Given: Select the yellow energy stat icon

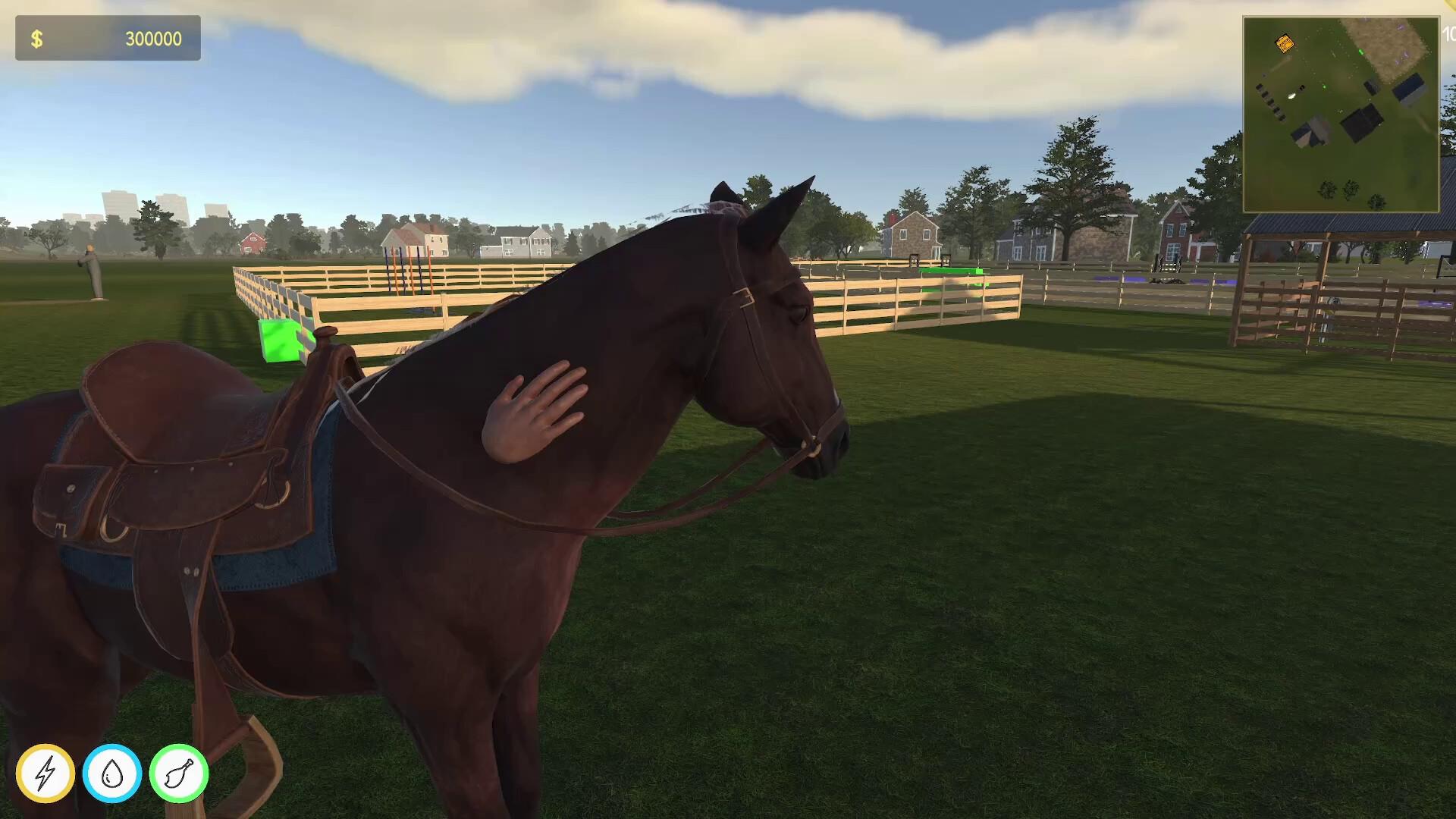Looking at the screenshot, I should pyautogui.click(x=45, y=773).
